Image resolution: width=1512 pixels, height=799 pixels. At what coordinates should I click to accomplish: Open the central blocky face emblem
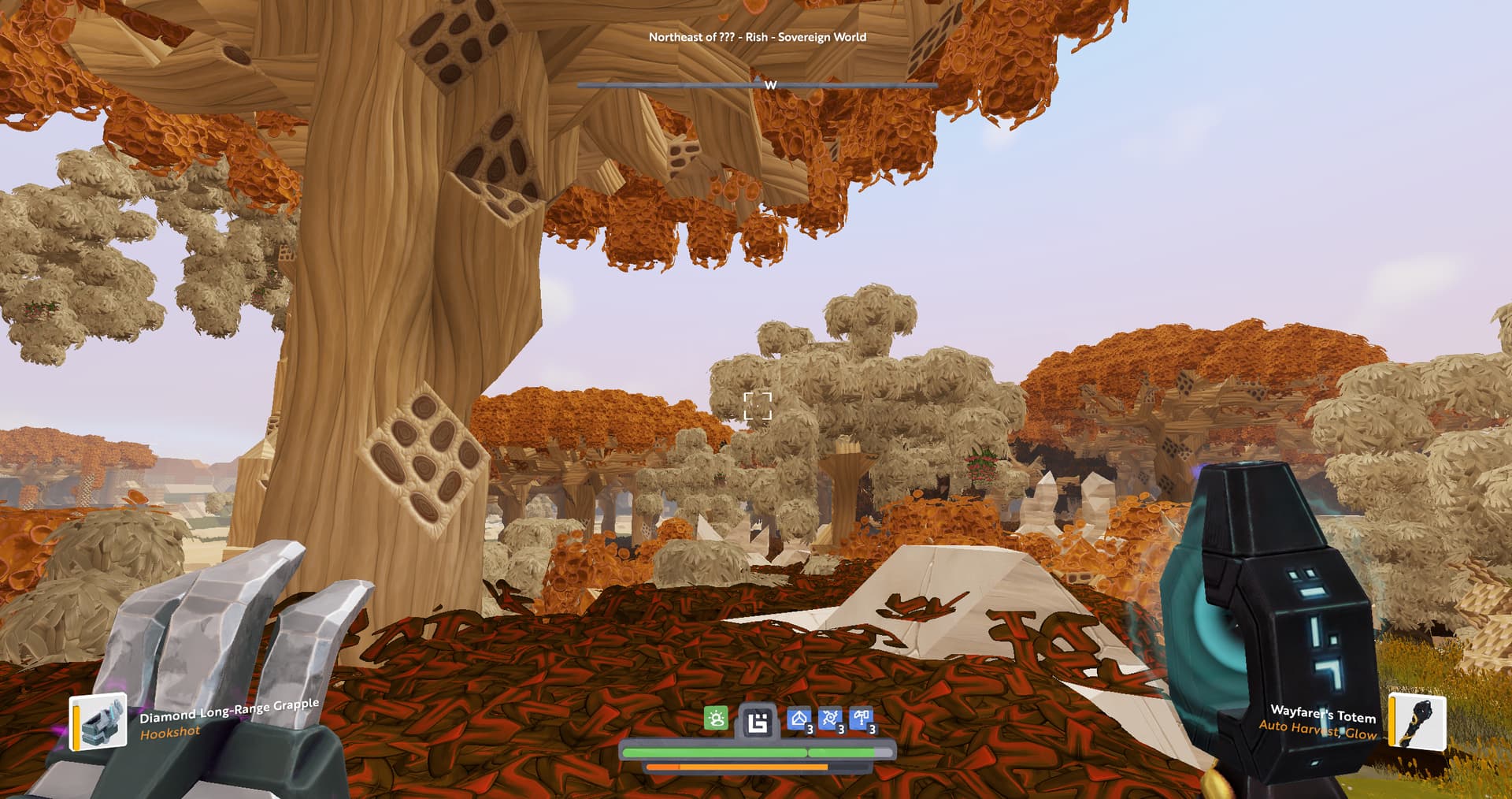coord(758,722)
